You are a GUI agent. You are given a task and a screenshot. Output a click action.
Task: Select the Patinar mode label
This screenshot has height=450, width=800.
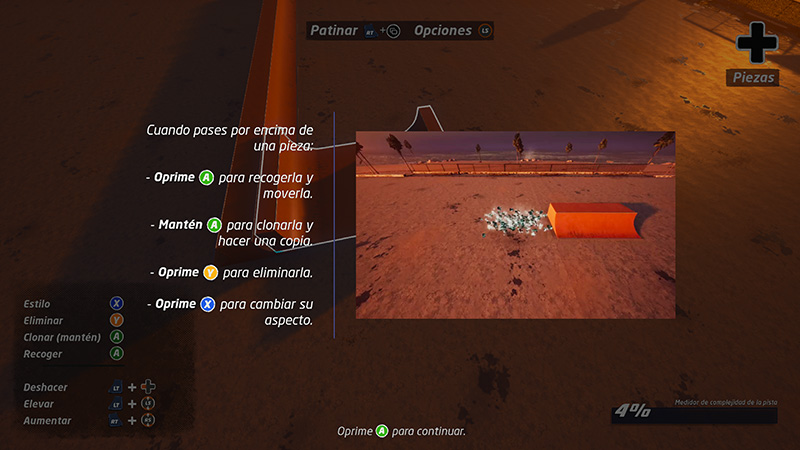(334, 31)
